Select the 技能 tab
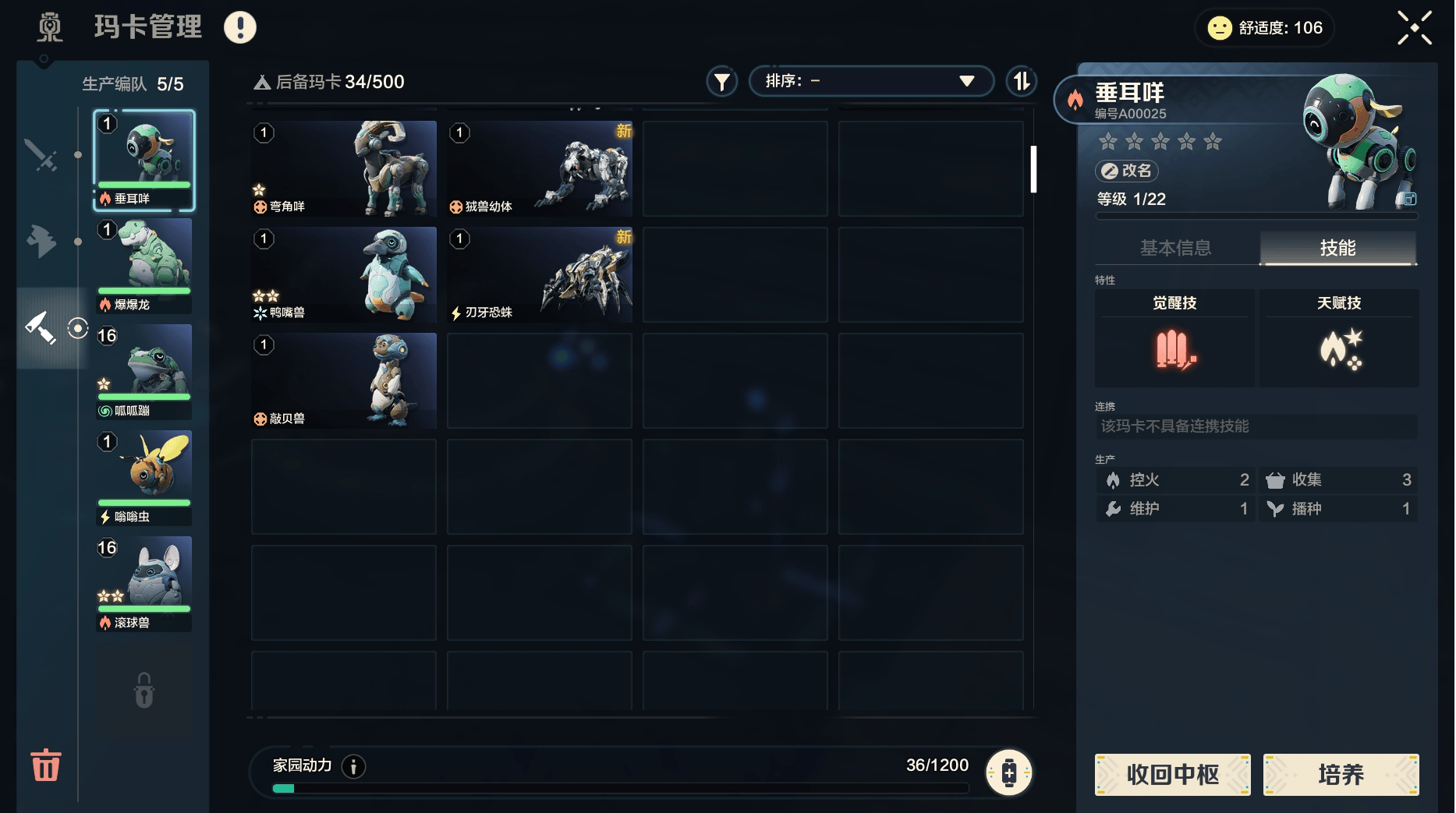The image size is (1456, 813). coord(1337,248)
